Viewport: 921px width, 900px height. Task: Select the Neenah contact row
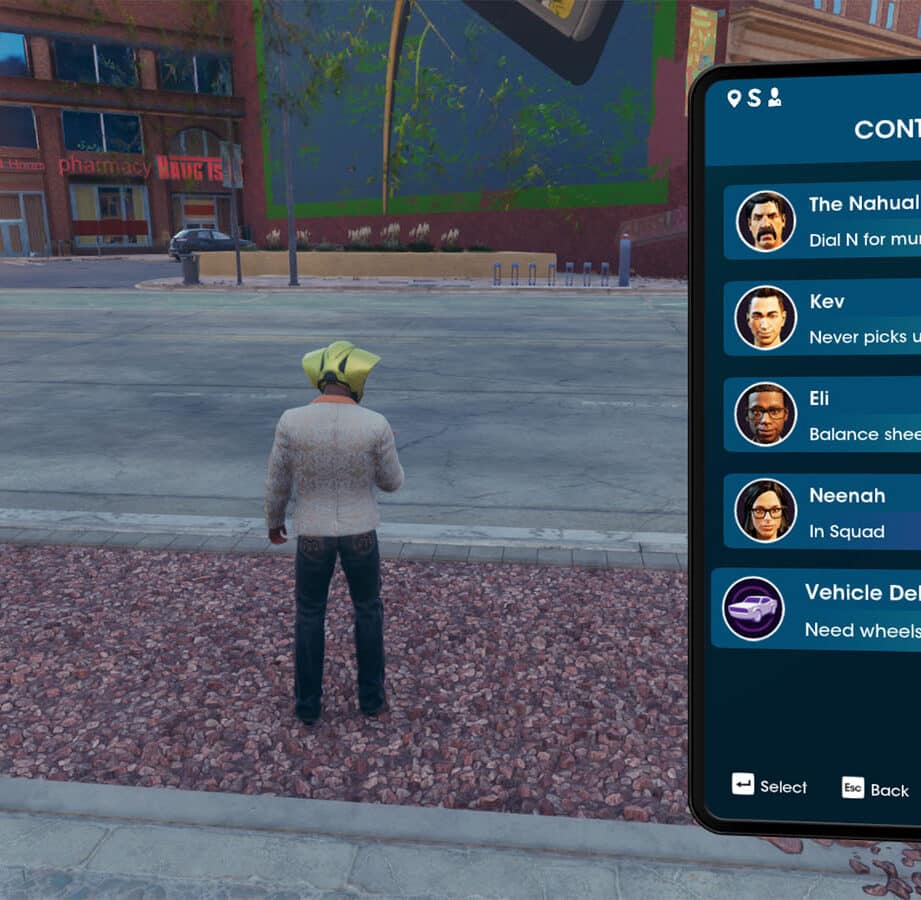click(822, 511)
